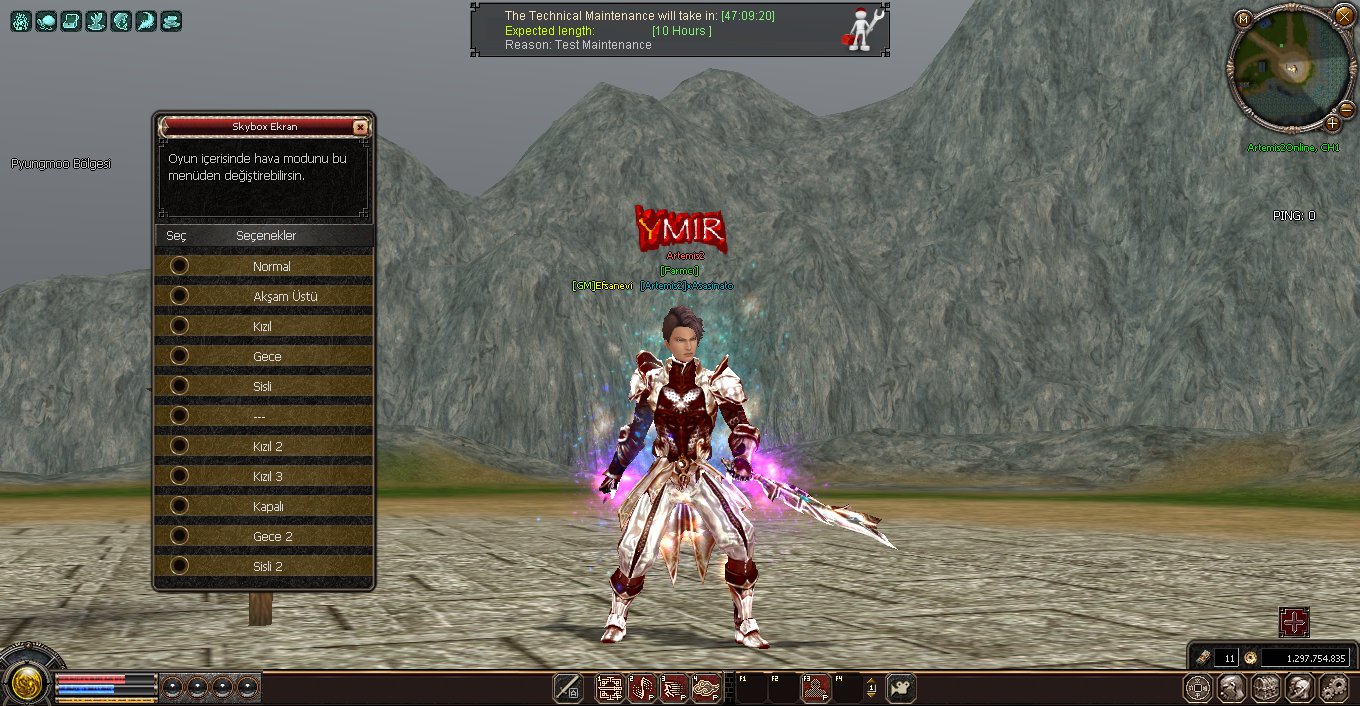The height and width of the screenshot is (706, 1360).
Task: Select the Normal sky option
Action: point(180,266)
